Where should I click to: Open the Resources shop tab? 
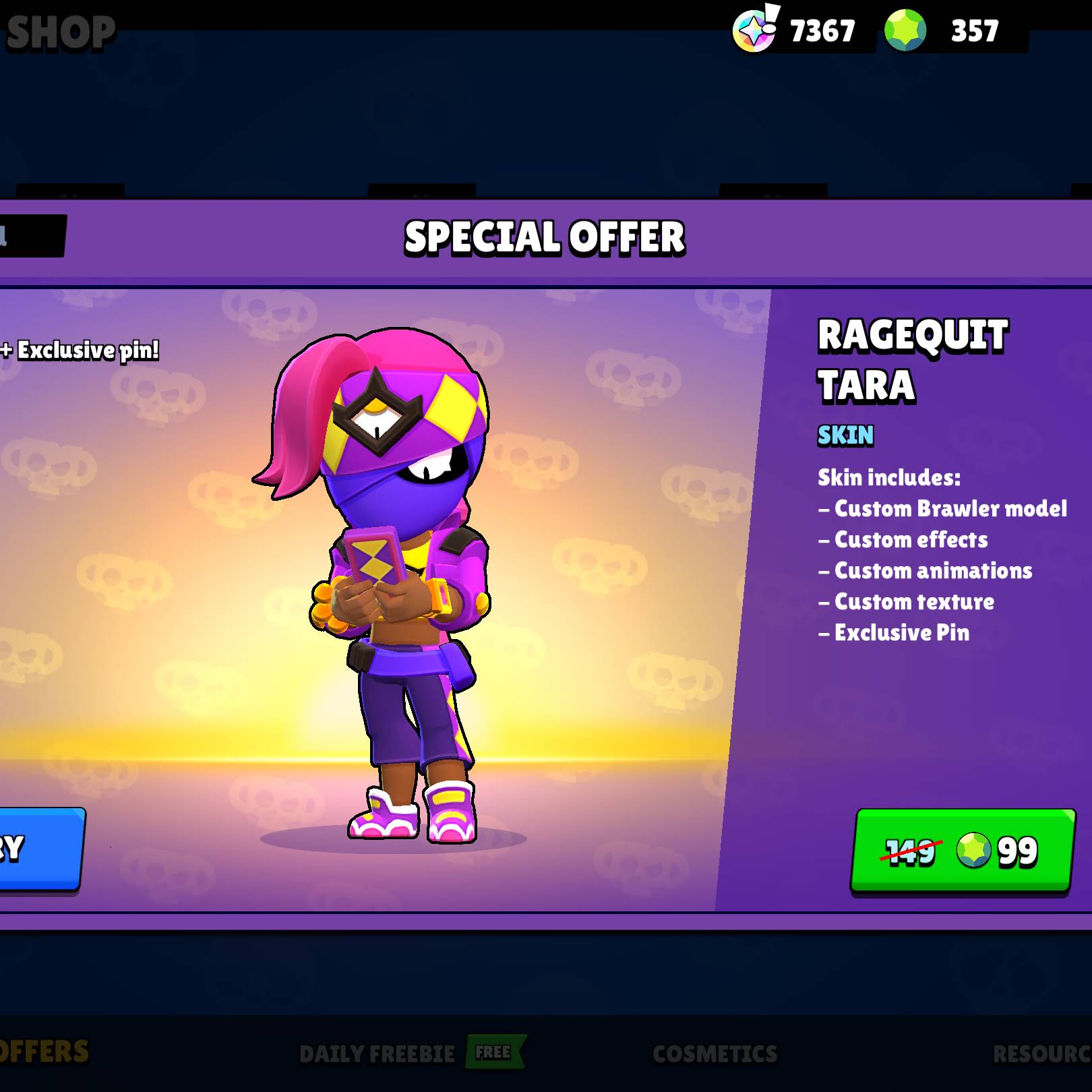click(x=1041, y=1054)
